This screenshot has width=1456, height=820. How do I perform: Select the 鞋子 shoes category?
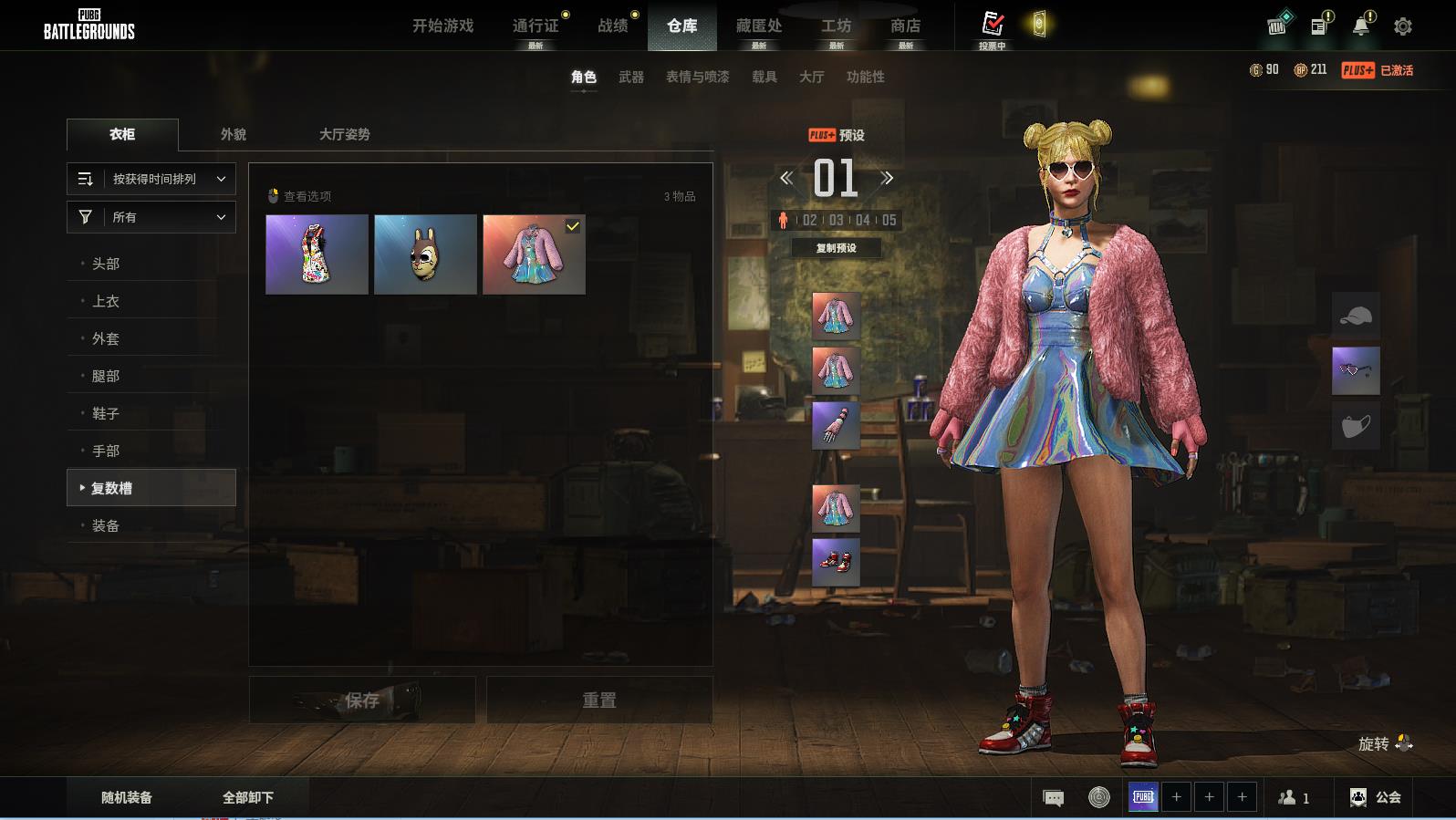coord(106,413)
